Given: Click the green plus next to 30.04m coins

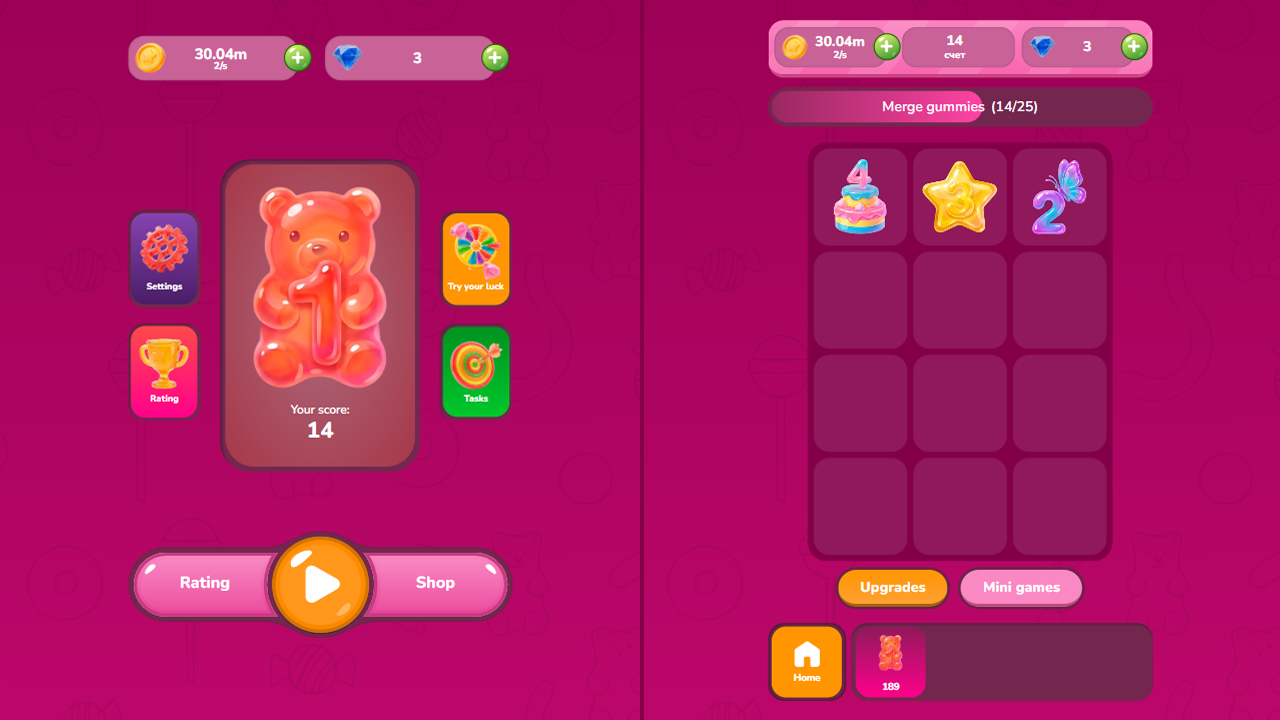Looking at the screenshot, I should coord(886,46).
